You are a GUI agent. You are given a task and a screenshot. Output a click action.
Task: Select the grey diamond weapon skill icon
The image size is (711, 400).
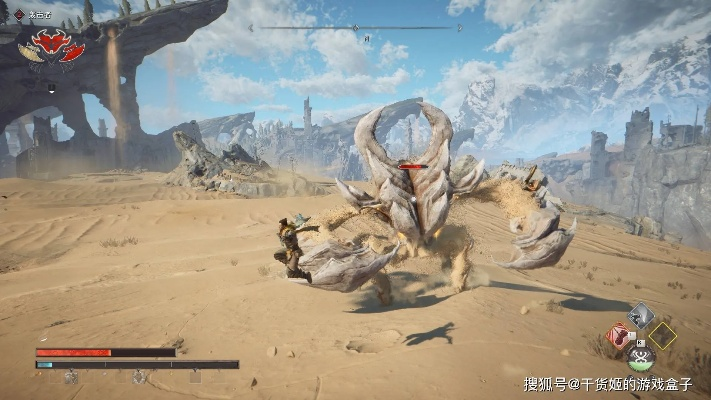pyautogui.click(x=641, y=315)
